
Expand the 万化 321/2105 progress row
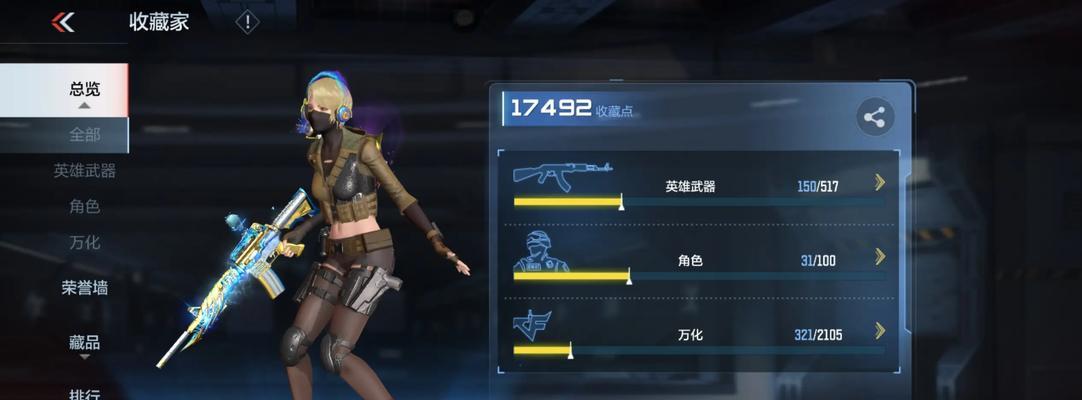879,331
